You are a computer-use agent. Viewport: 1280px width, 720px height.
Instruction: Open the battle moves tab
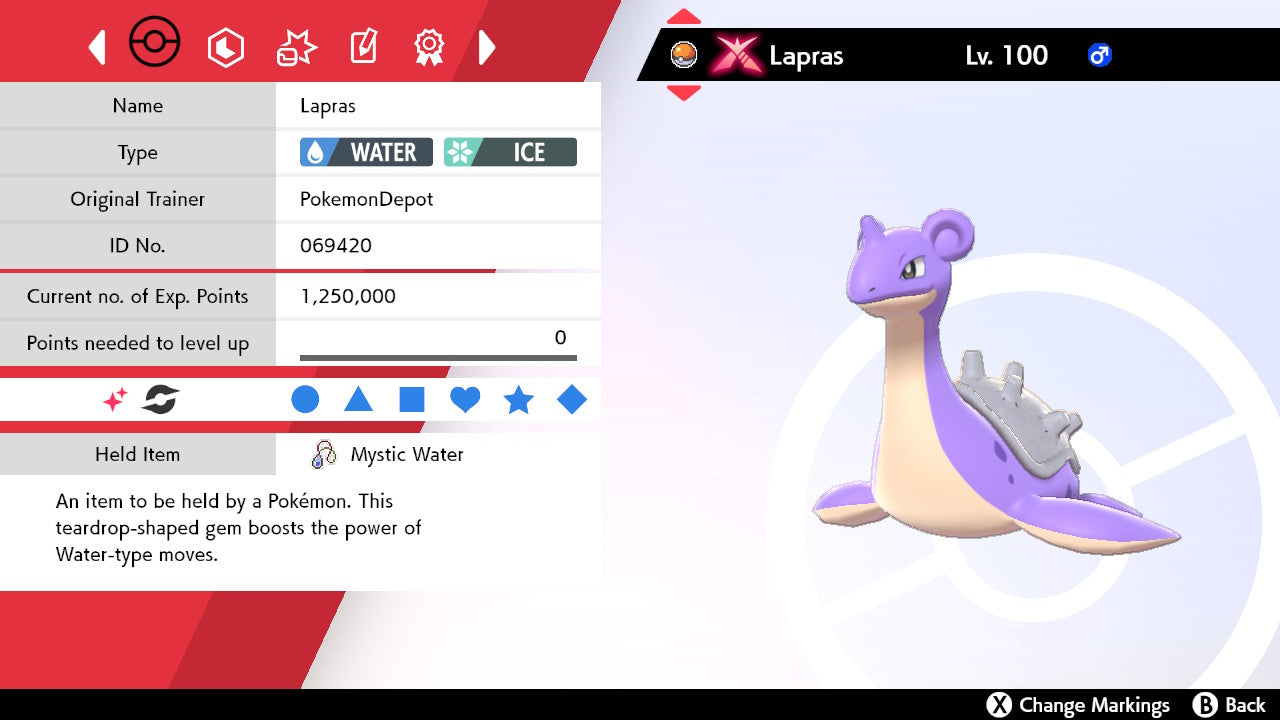(x=297, y=47)
